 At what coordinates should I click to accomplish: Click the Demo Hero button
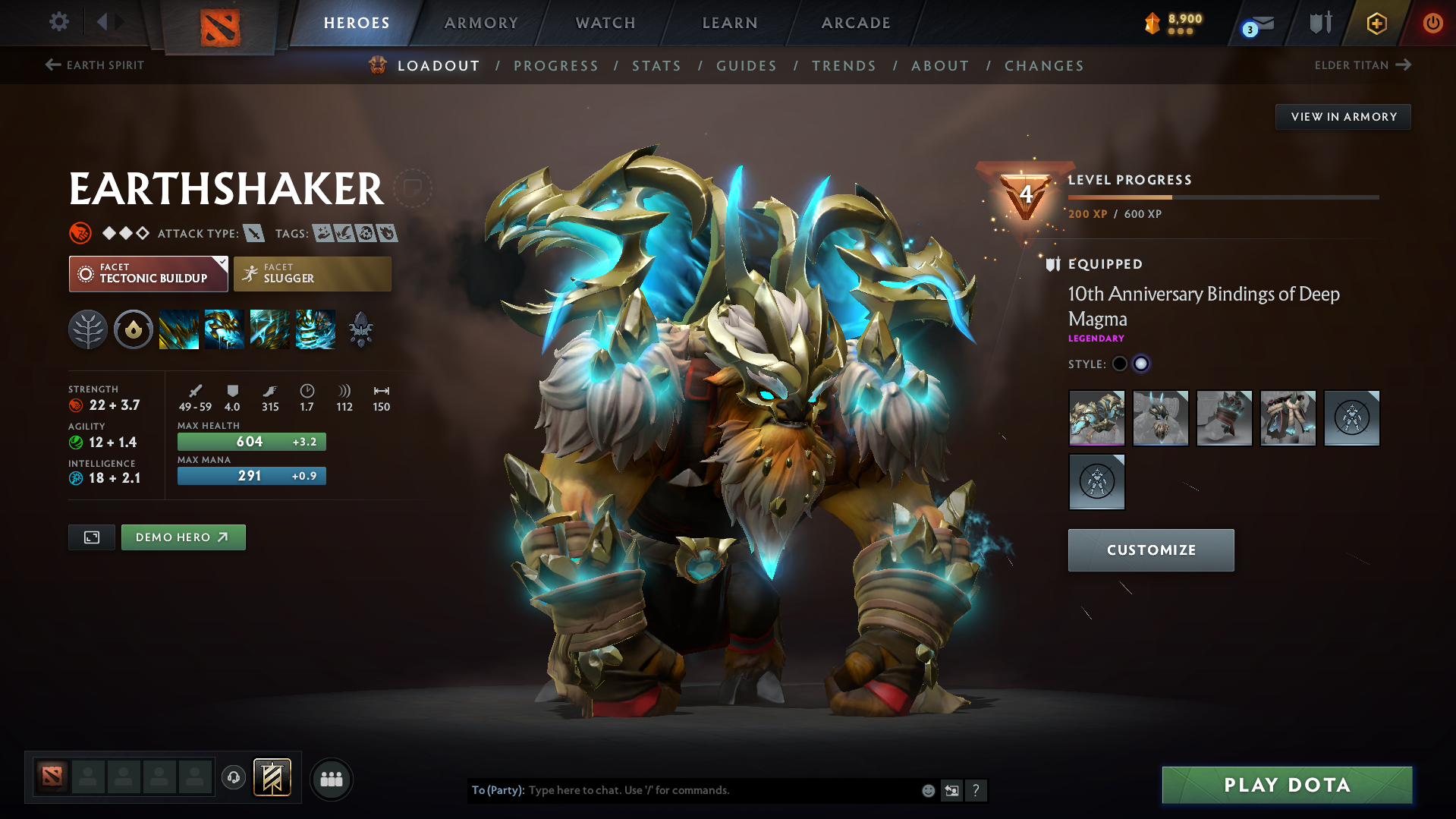click(183, 537)
